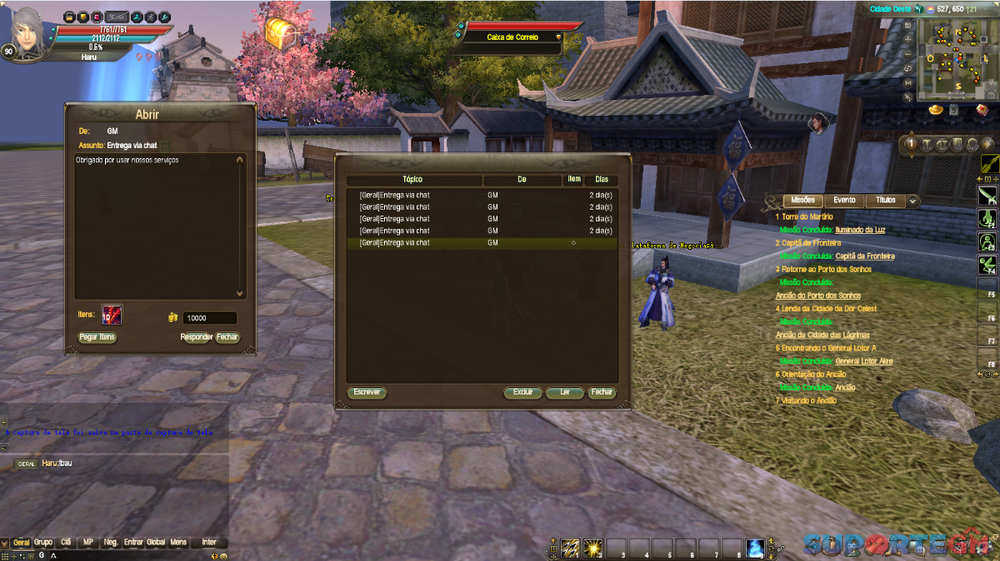Open the golden treasure chest icon
Image resolution: width=1000 pixels, height=561 pixels.
(x=282, y=35)
